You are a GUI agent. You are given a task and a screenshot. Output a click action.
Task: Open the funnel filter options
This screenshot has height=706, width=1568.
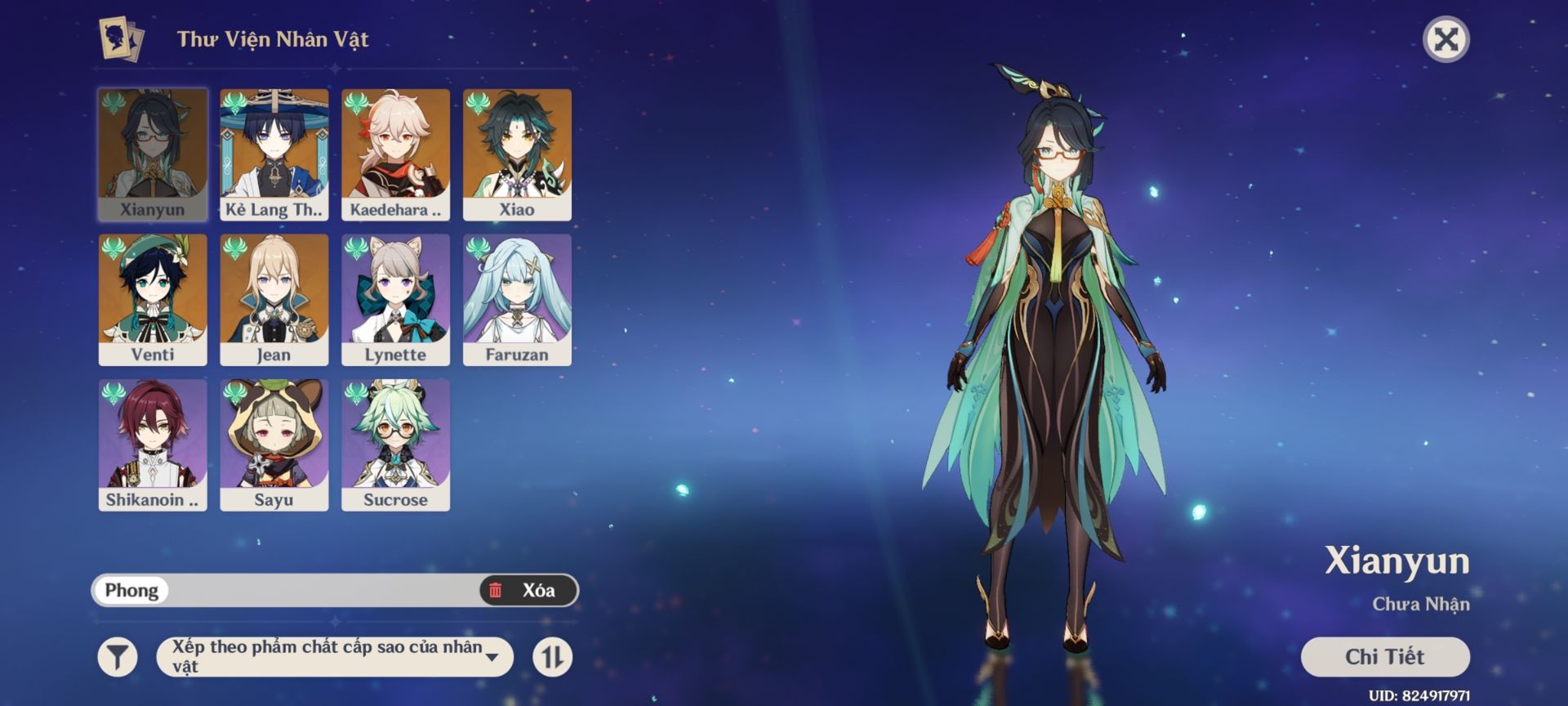coord(118,657)
